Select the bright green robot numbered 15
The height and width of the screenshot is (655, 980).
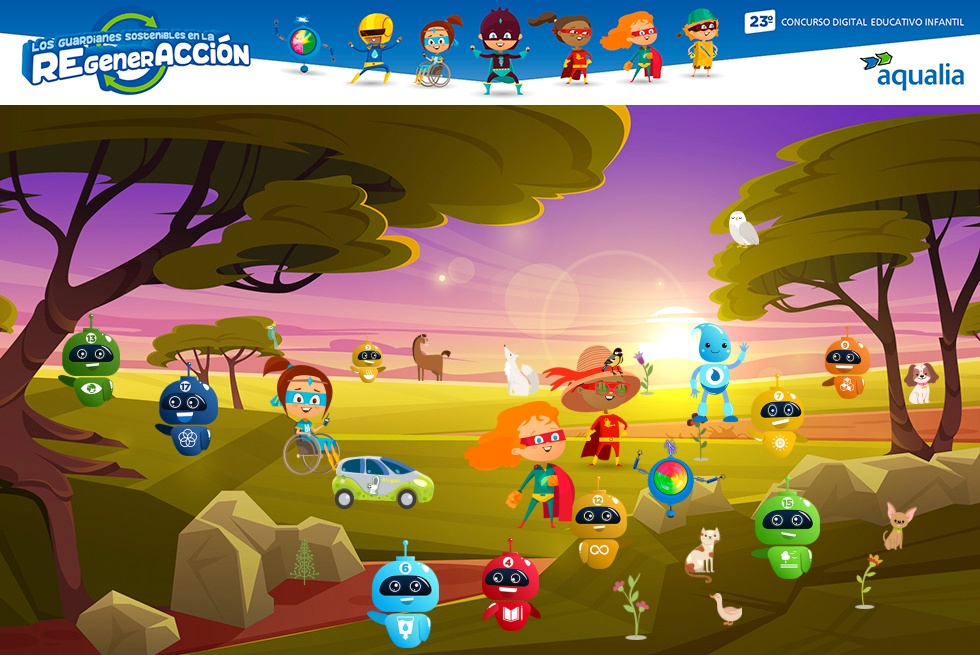786,534
